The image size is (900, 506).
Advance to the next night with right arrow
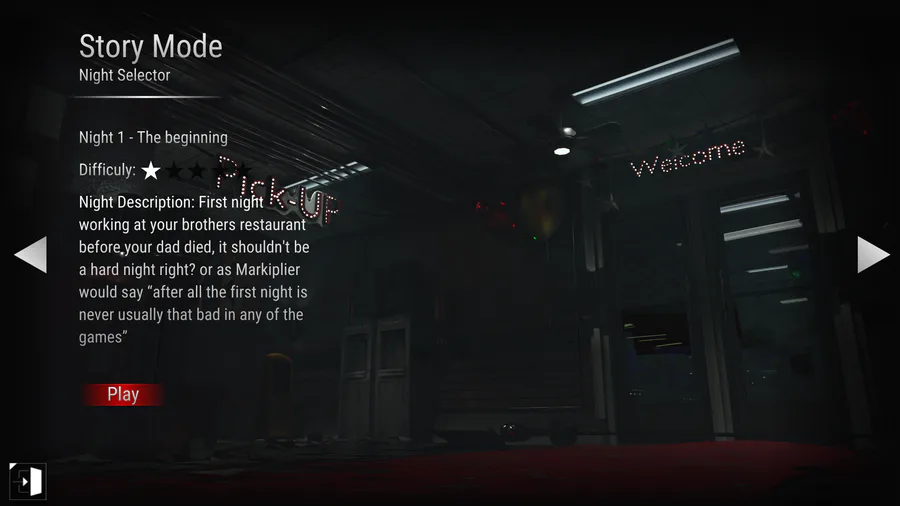tap(872, 255)
